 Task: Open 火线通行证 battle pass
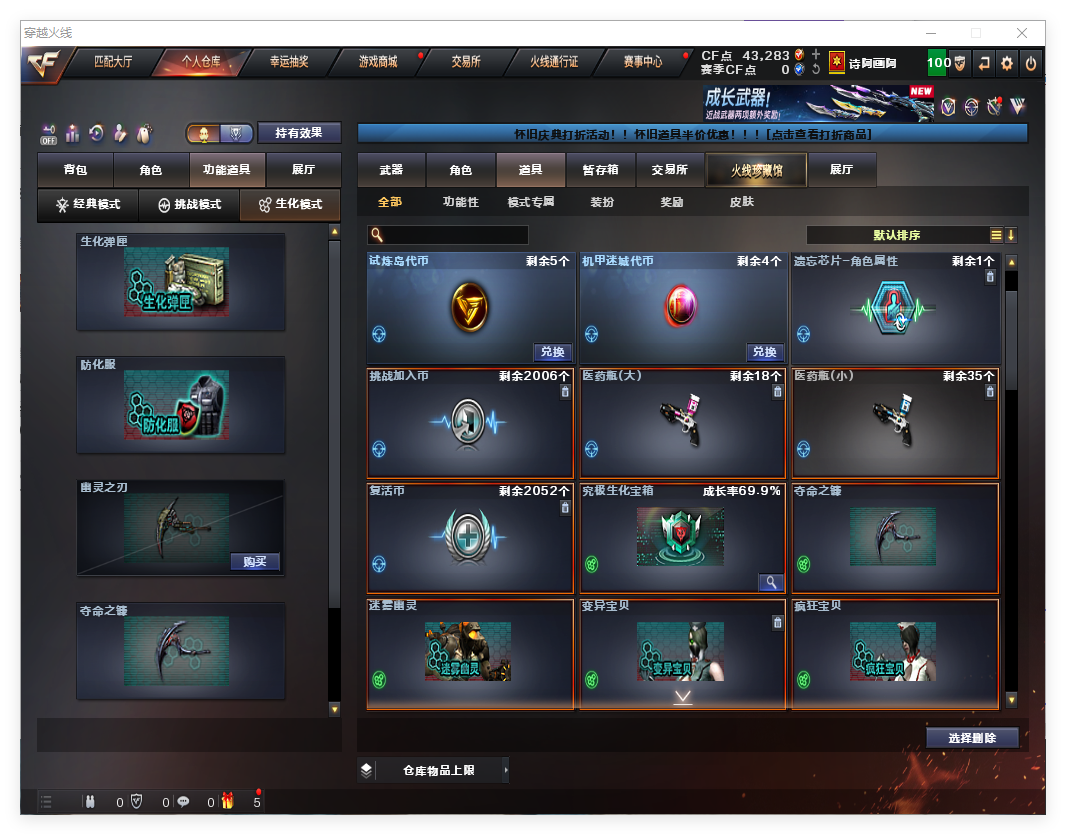(554, 62)
